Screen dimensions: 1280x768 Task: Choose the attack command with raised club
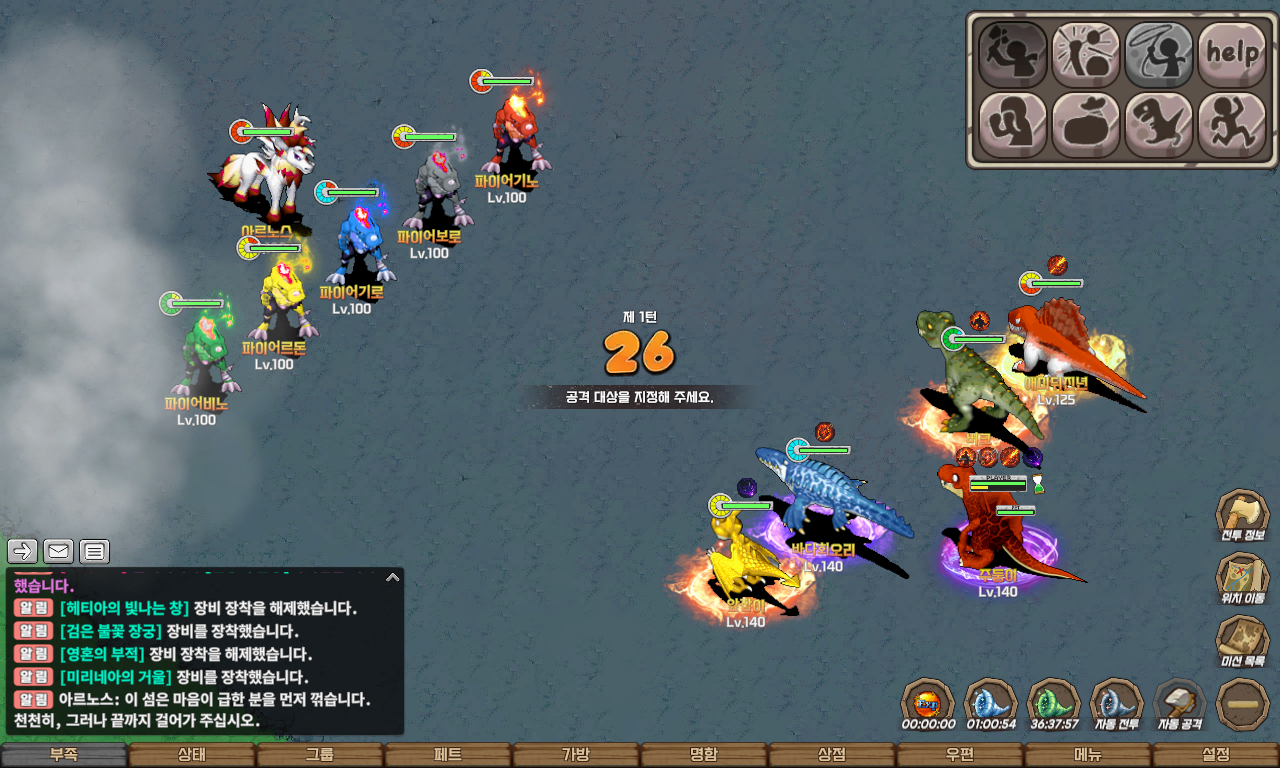pyautogui.click(x=1012, y=54)
